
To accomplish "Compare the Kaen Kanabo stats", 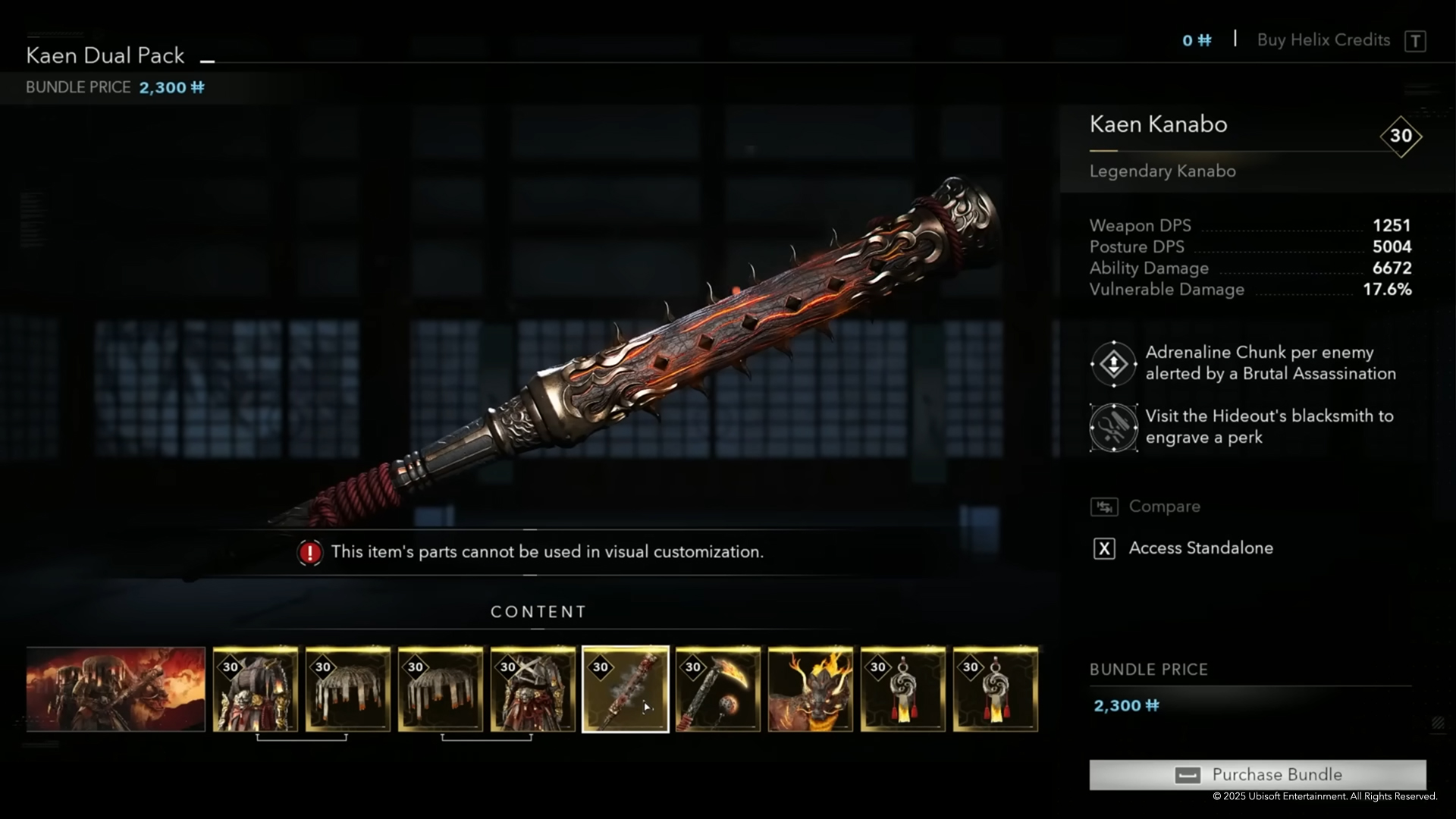I will click(1164, 507).
